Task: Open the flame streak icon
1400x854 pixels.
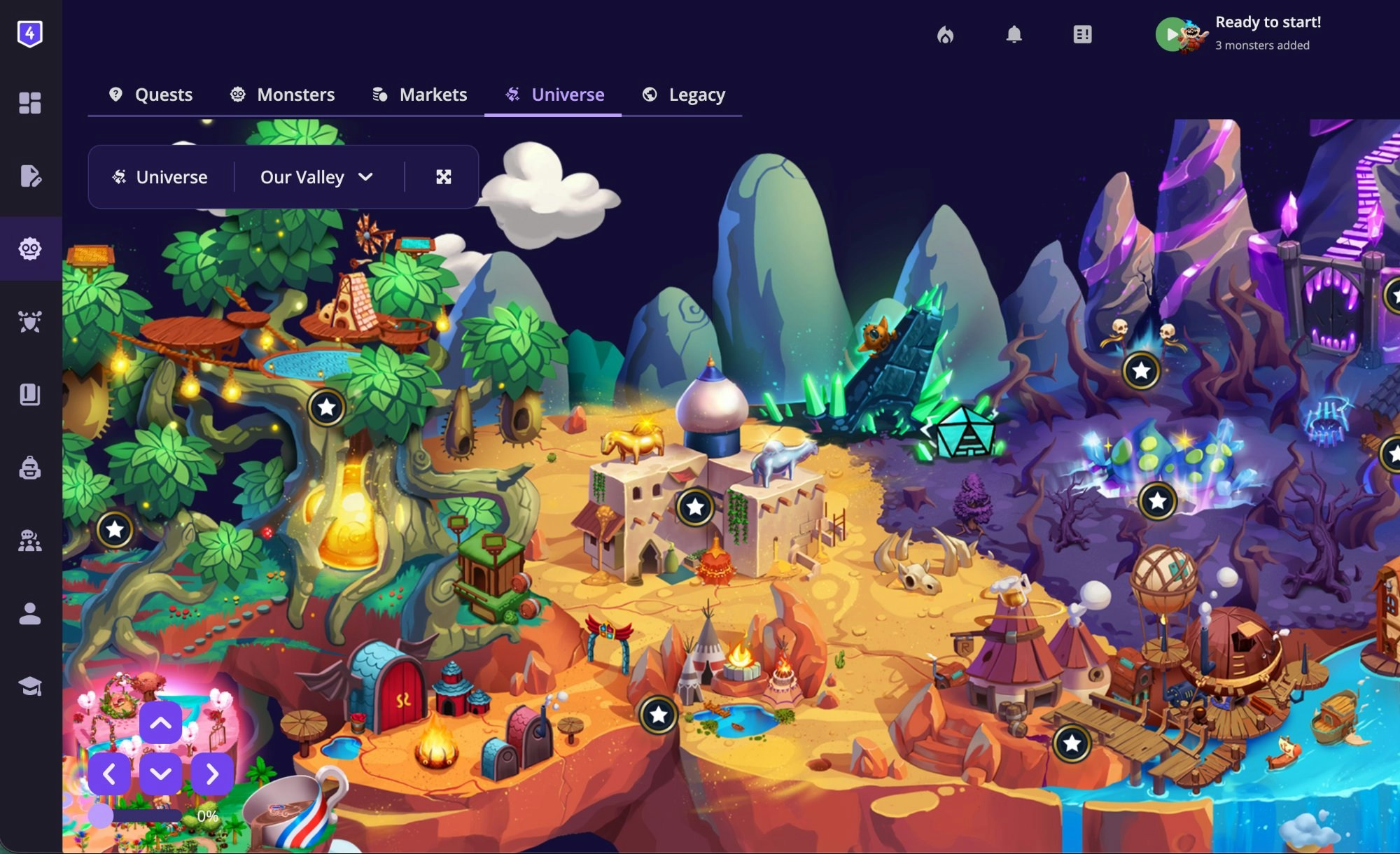Action: click(946, 34)
